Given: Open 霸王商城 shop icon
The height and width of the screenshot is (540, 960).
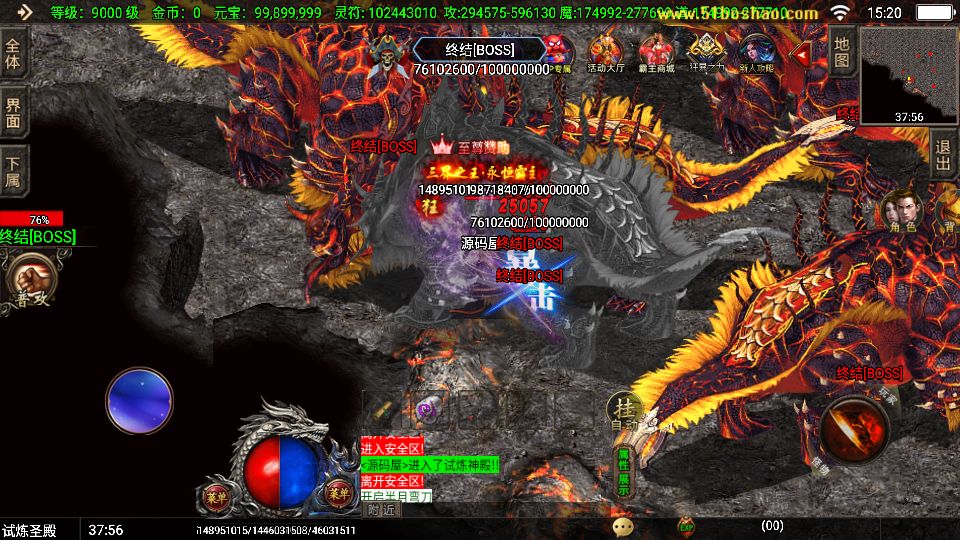Looking at the screenshot, I should click(657, 53).
